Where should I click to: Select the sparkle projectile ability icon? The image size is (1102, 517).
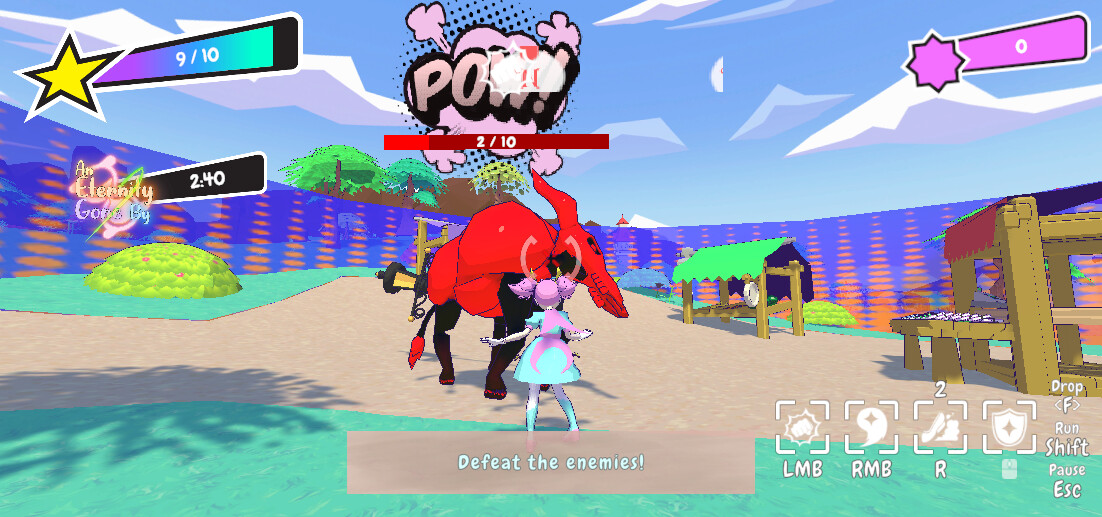click(x=871, y=428)
